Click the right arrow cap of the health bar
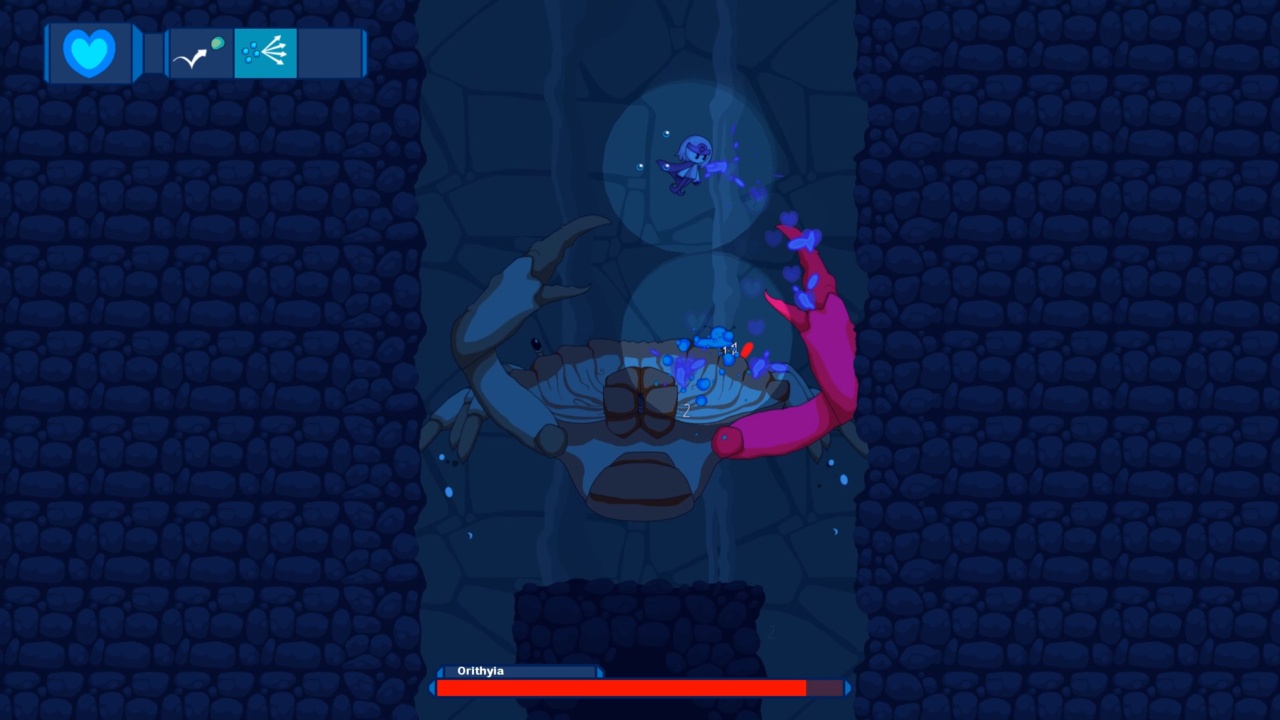1280x720 pixels. click(845, 688)
